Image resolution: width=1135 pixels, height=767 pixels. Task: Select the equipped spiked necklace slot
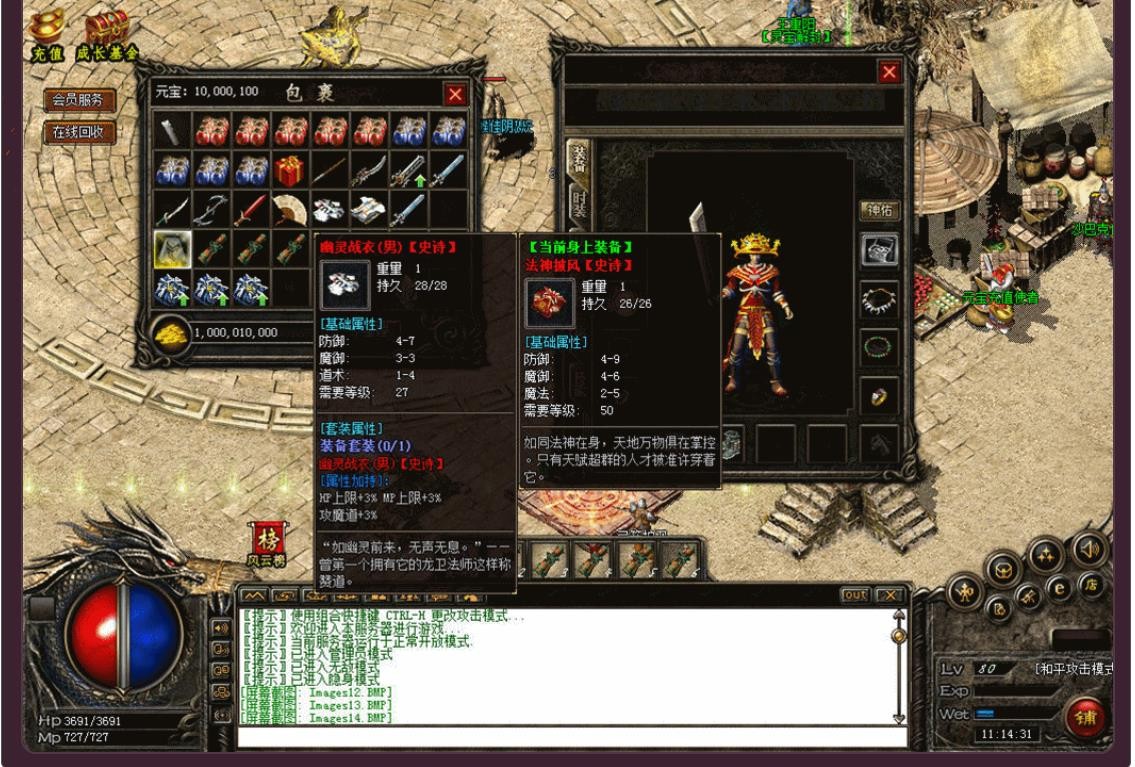[x=880, y=298]
